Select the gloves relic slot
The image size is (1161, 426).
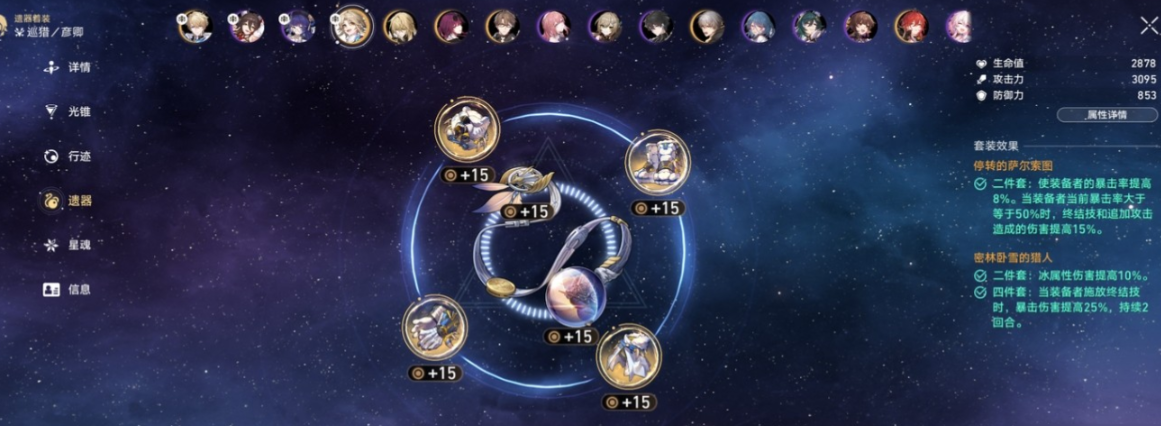click(432, 327)
